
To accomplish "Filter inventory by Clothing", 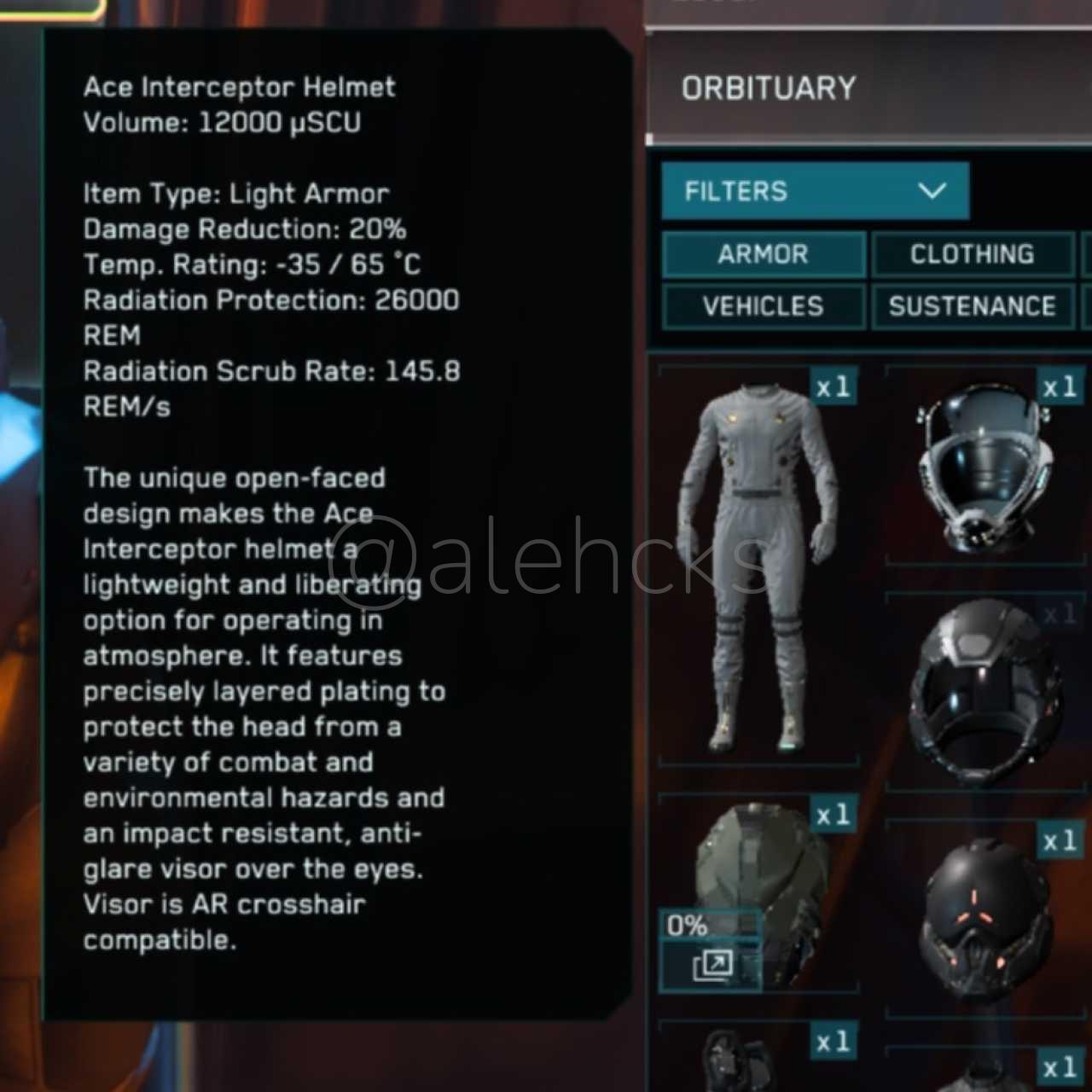I will tap(972, 254).
